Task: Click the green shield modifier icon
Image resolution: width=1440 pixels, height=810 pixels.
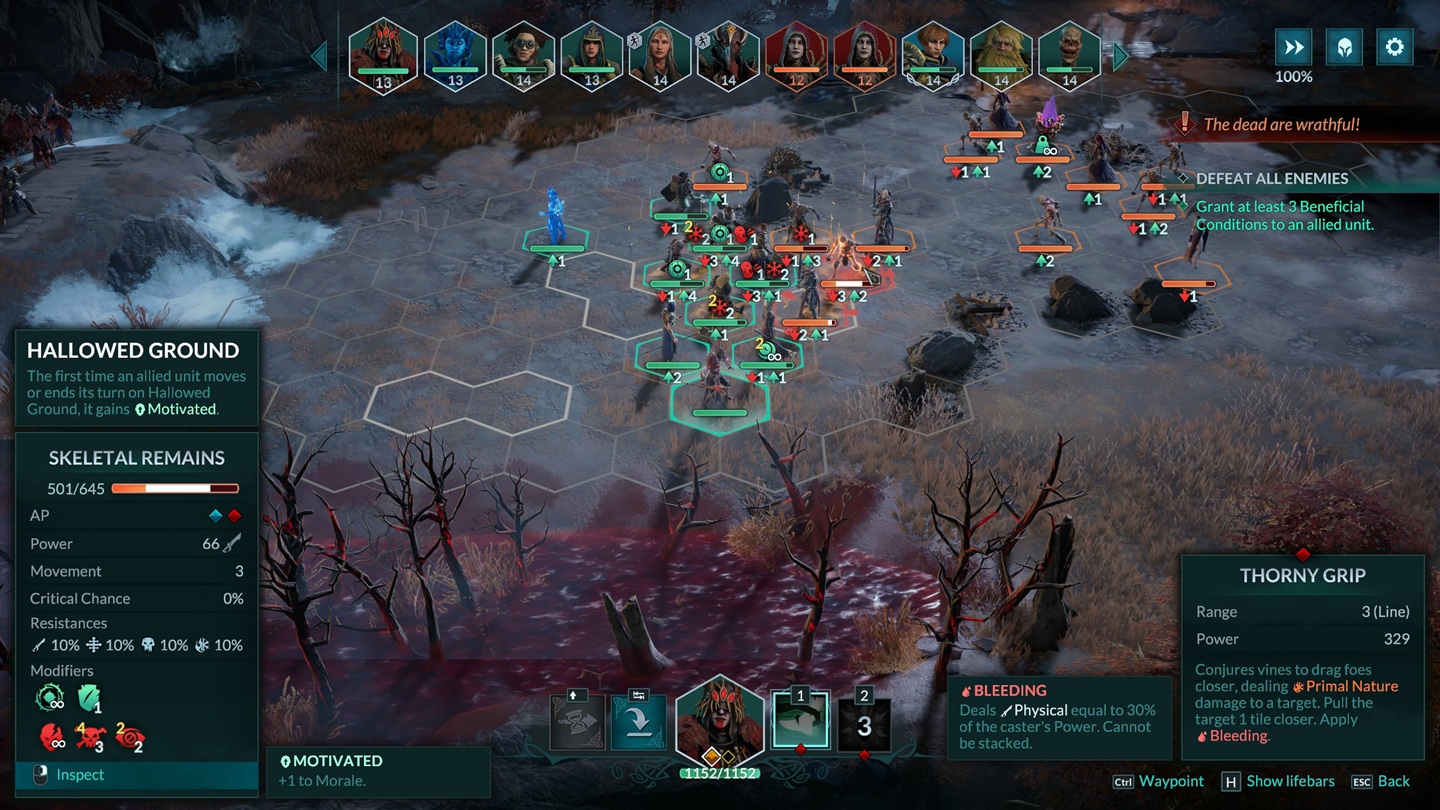Action: click(x=90, y=697)
